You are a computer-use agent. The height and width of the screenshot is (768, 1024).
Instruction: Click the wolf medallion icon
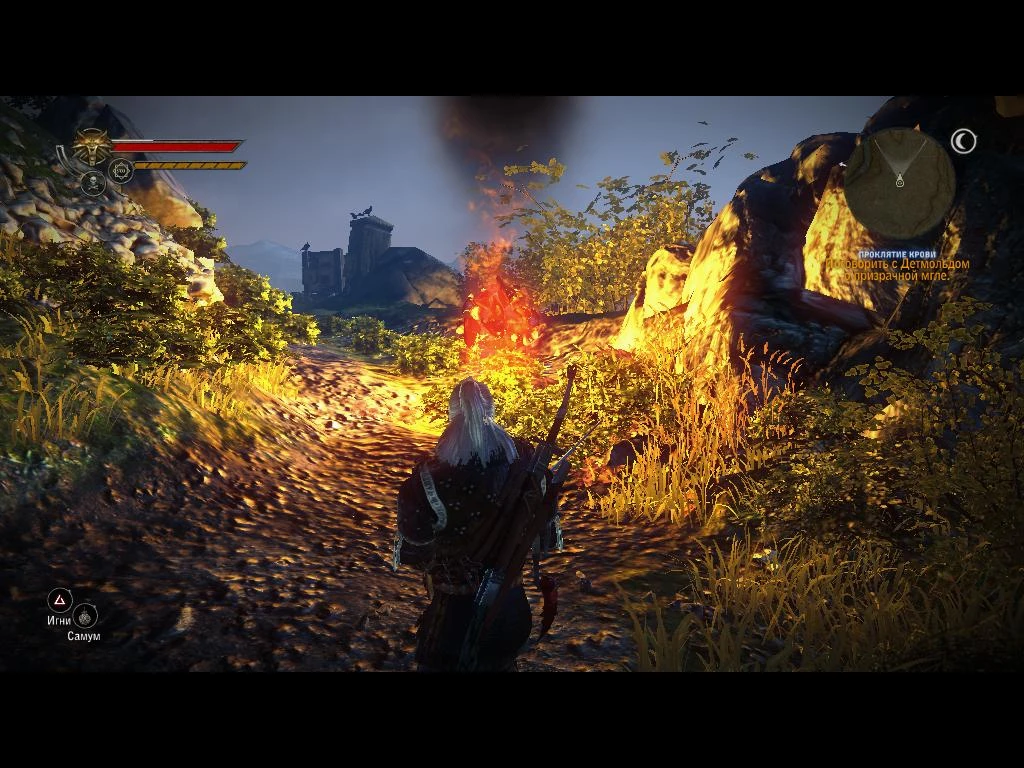pyautogui.click(x=93, y=148)
